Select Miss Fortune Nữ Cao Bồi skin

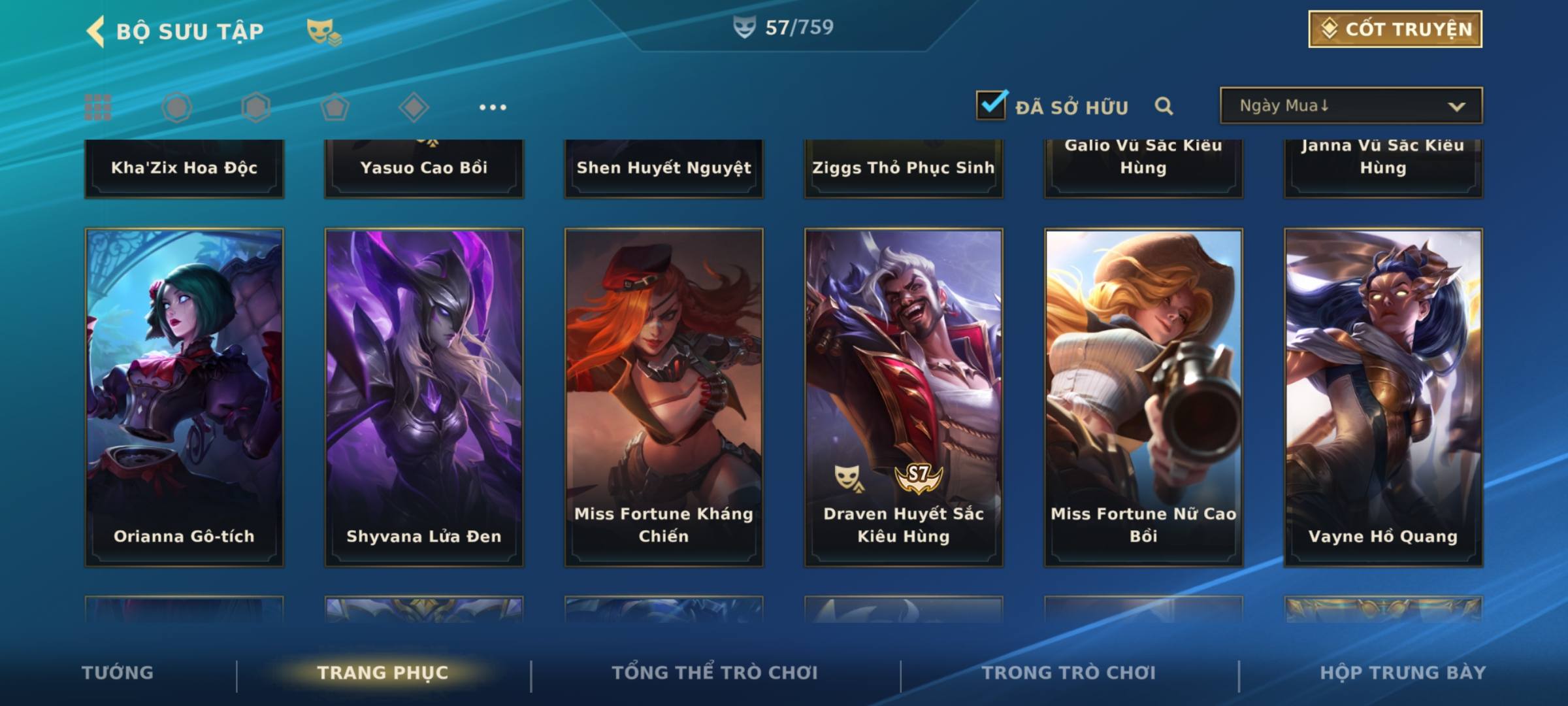point(1143,397)
